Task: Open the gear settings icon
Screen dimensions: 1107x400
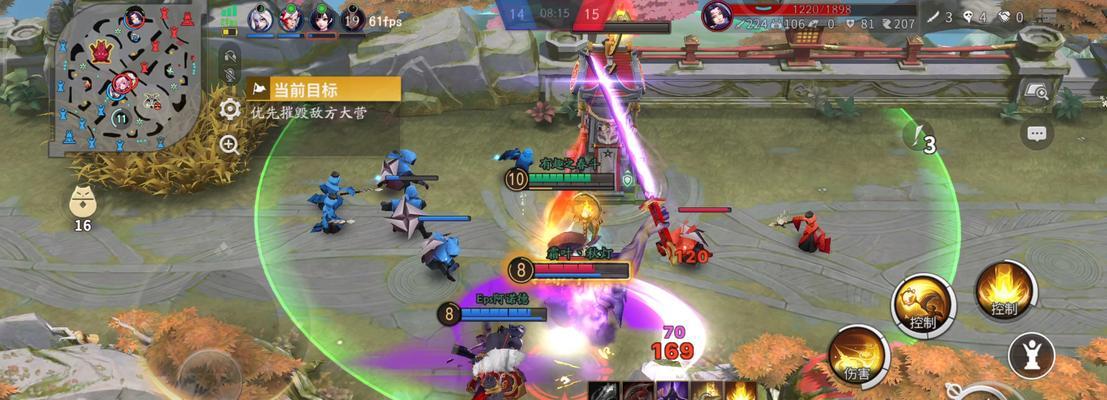Action: (230, 109)
